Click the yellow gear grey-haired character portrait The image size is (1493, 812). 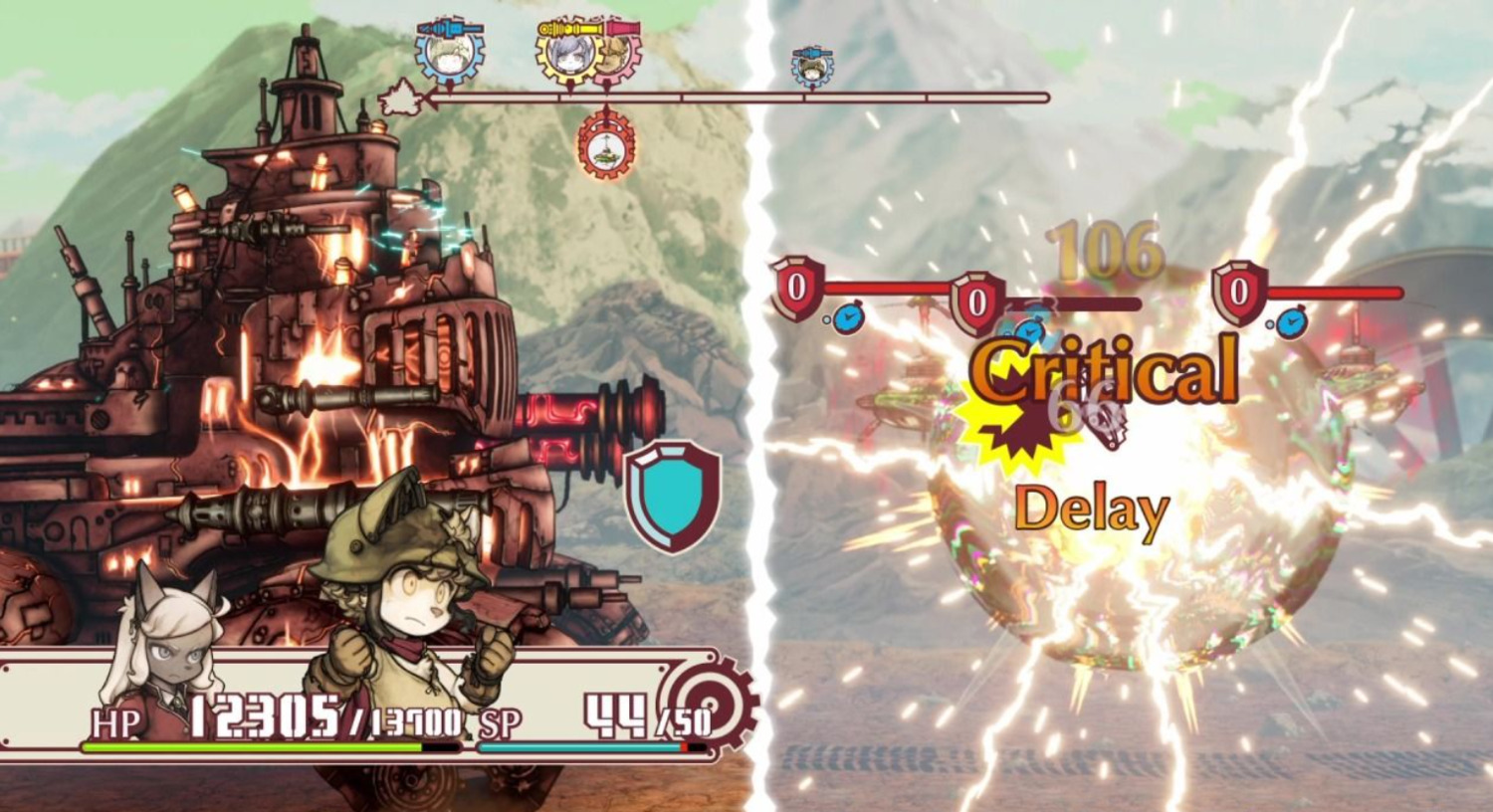[x=568, y=54]
